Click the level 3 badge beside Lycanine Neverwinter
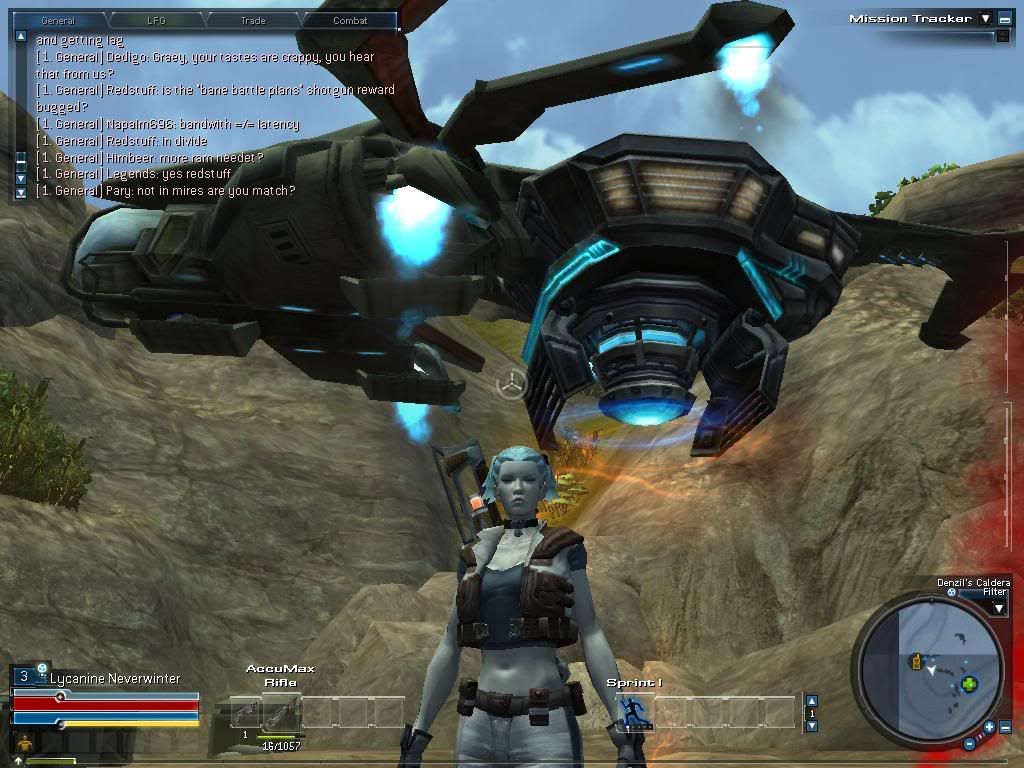This screenshot has width=1024, height=768. click(x=24, y=677)
